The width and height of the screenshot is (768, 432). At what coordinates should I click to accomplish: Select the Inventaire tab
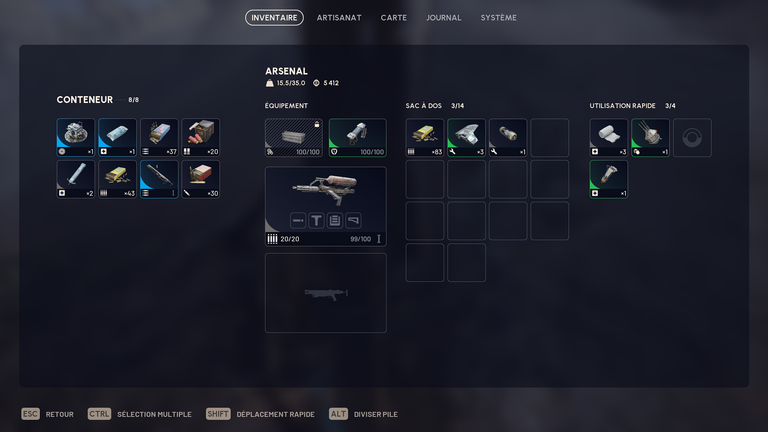[274, 18]
